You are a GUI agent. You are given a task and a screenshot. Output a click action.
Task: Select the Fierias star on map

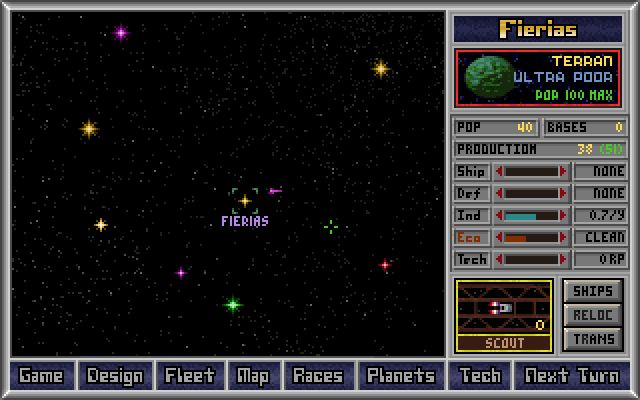[x=244, y=200]
